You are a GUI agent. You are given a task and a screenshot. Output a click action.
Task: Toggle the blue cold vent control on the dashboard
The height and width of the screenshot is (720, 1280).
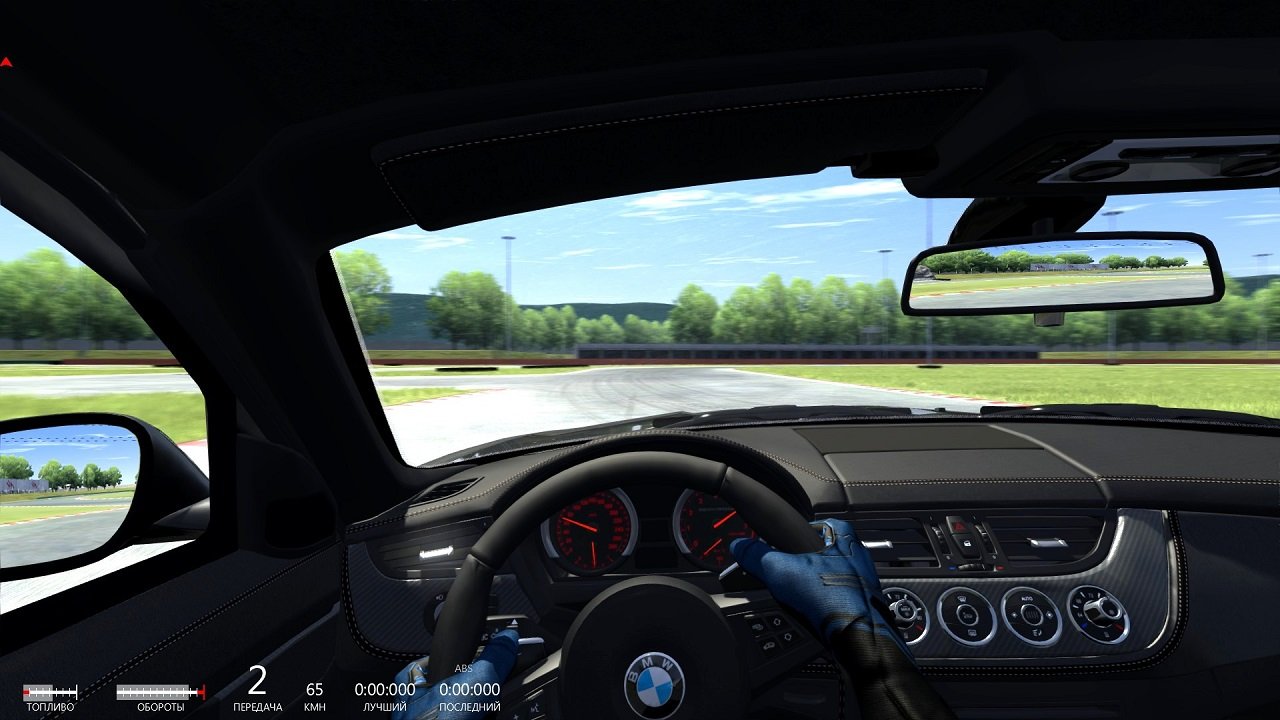pyautogui.click(x=951, y=567)
